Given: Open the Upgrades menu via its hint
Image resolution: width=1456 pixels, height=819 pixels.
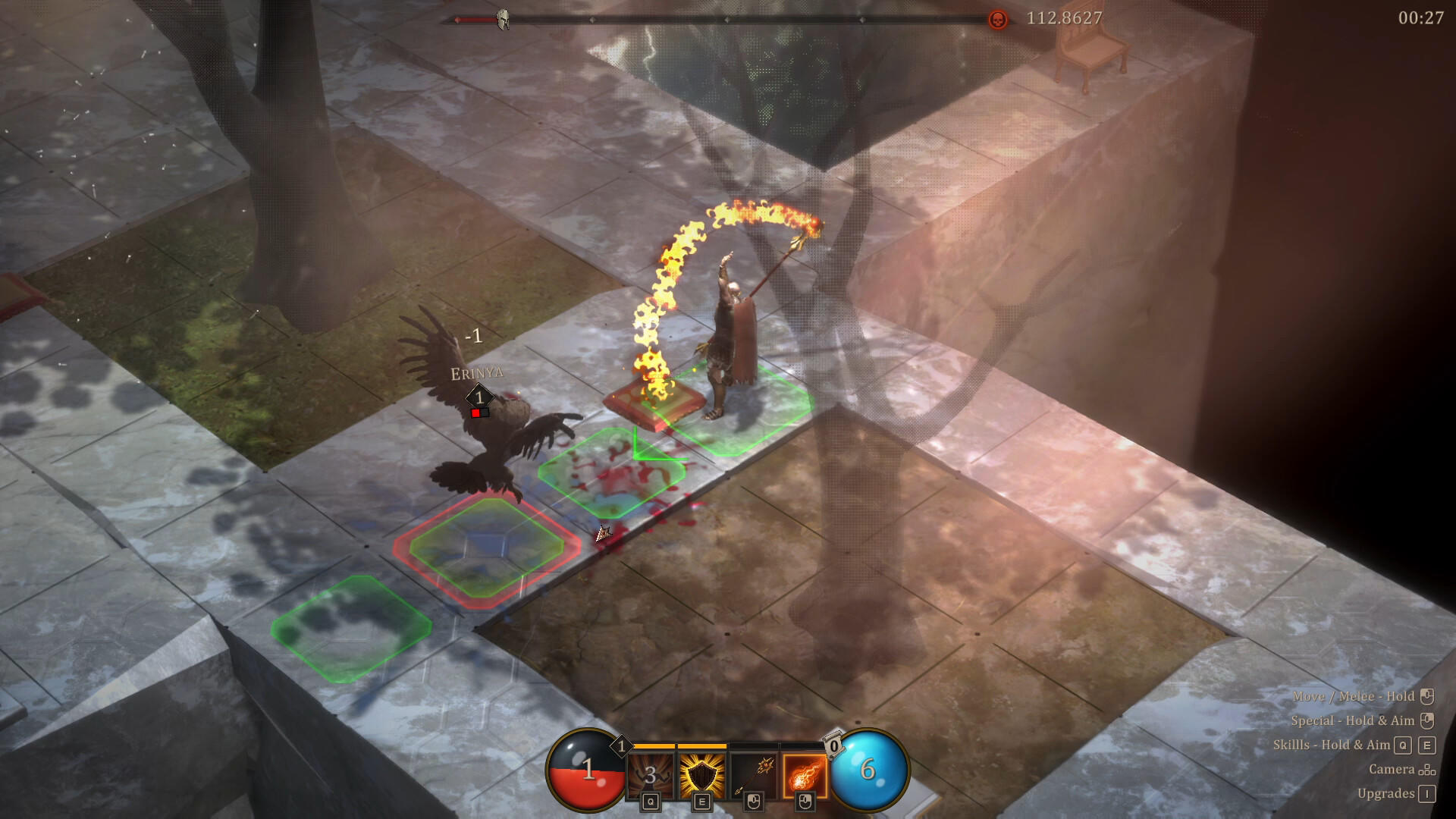Looking at the screenshot, I should click(1381, 793).
